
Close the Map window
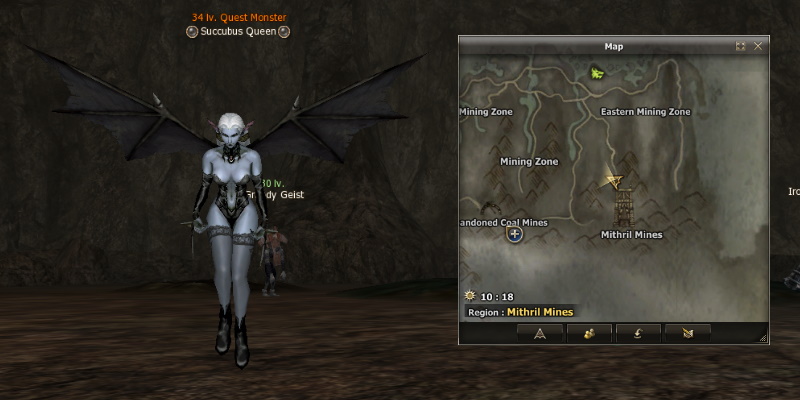point(758,46)
